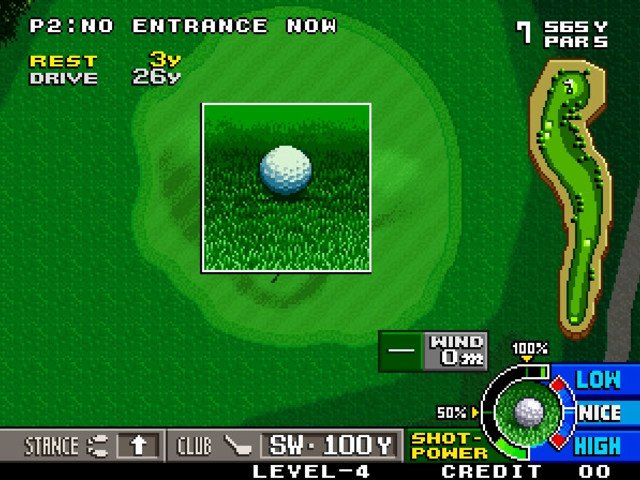Click the circular shot-power ball gauge

coord(528,411)
